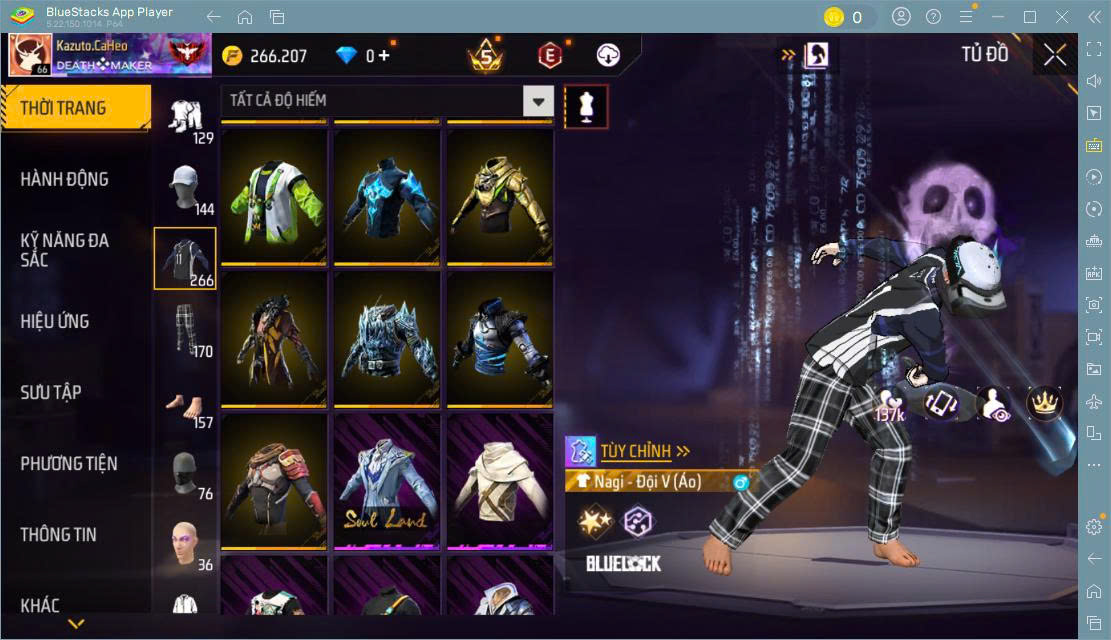1111x640 pixels.
Task: Open the TẤT CẢ ĐỘ HIẾM rarity dropdown
Action: (538, 101)
